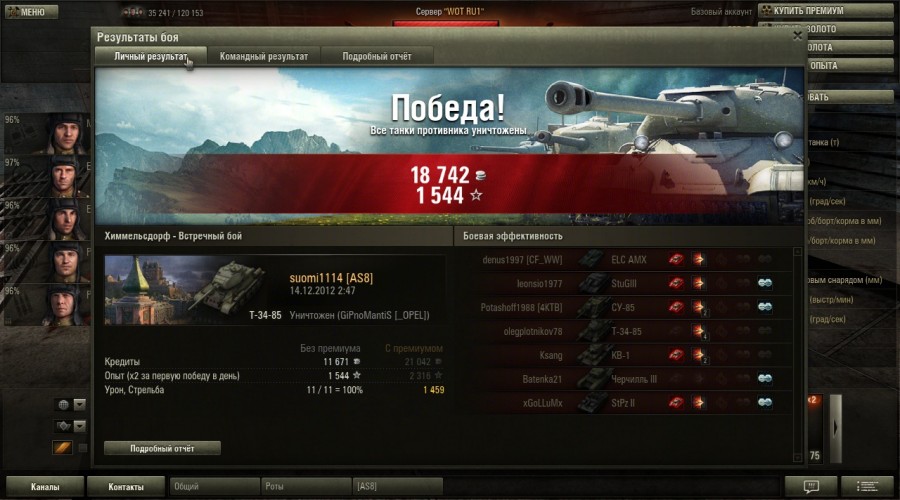Select the denus1997 ELC AMX row
900x500 pixels.
pyautogui.click(x=626, y=260)
